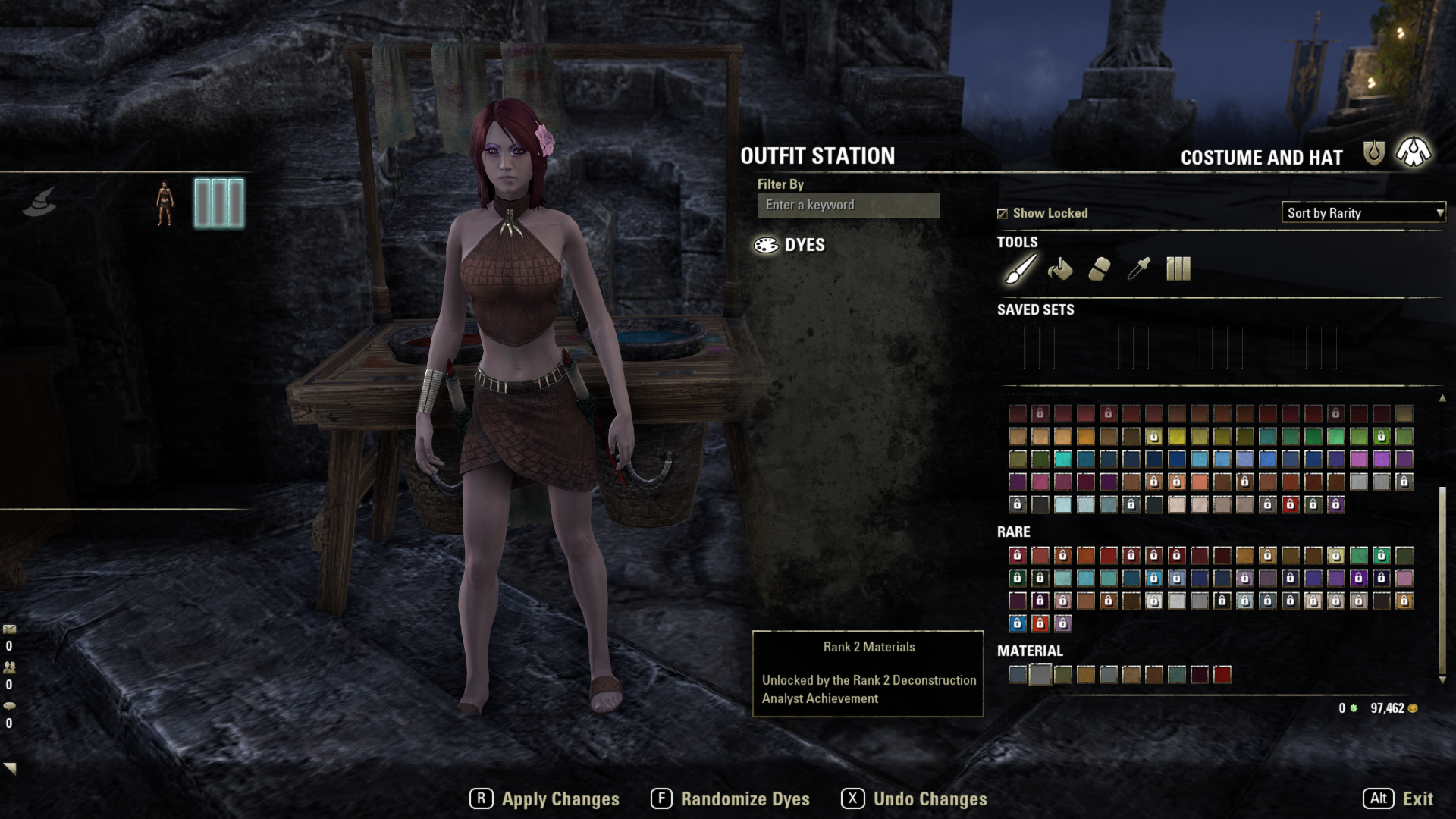This screenshot has height=819, width=1456.
Task: Choose the olive green Material swatch
Action: (x=1063, y=675)
